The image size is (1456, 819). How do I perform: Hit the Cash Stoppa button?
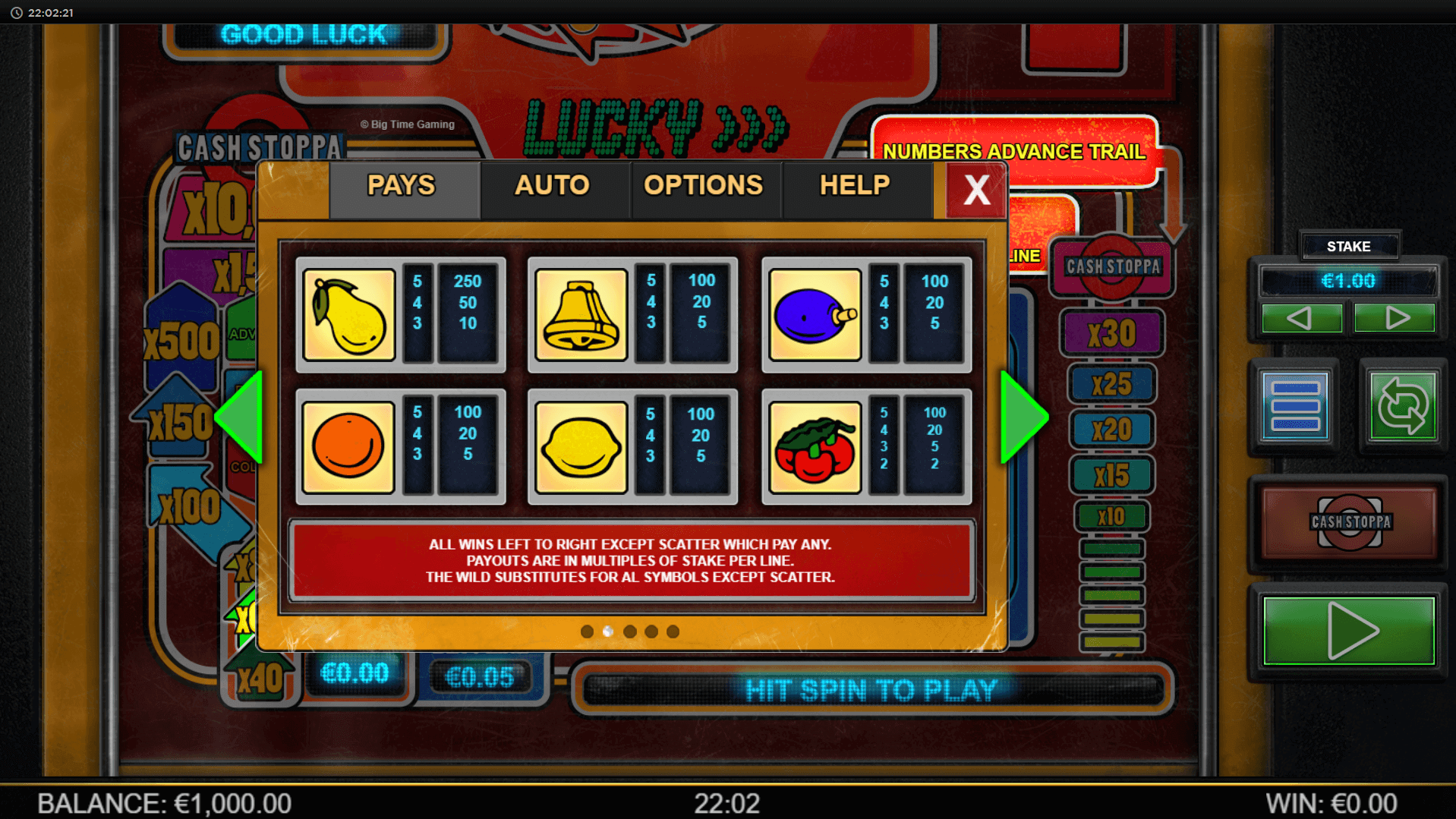point(1349,521)
